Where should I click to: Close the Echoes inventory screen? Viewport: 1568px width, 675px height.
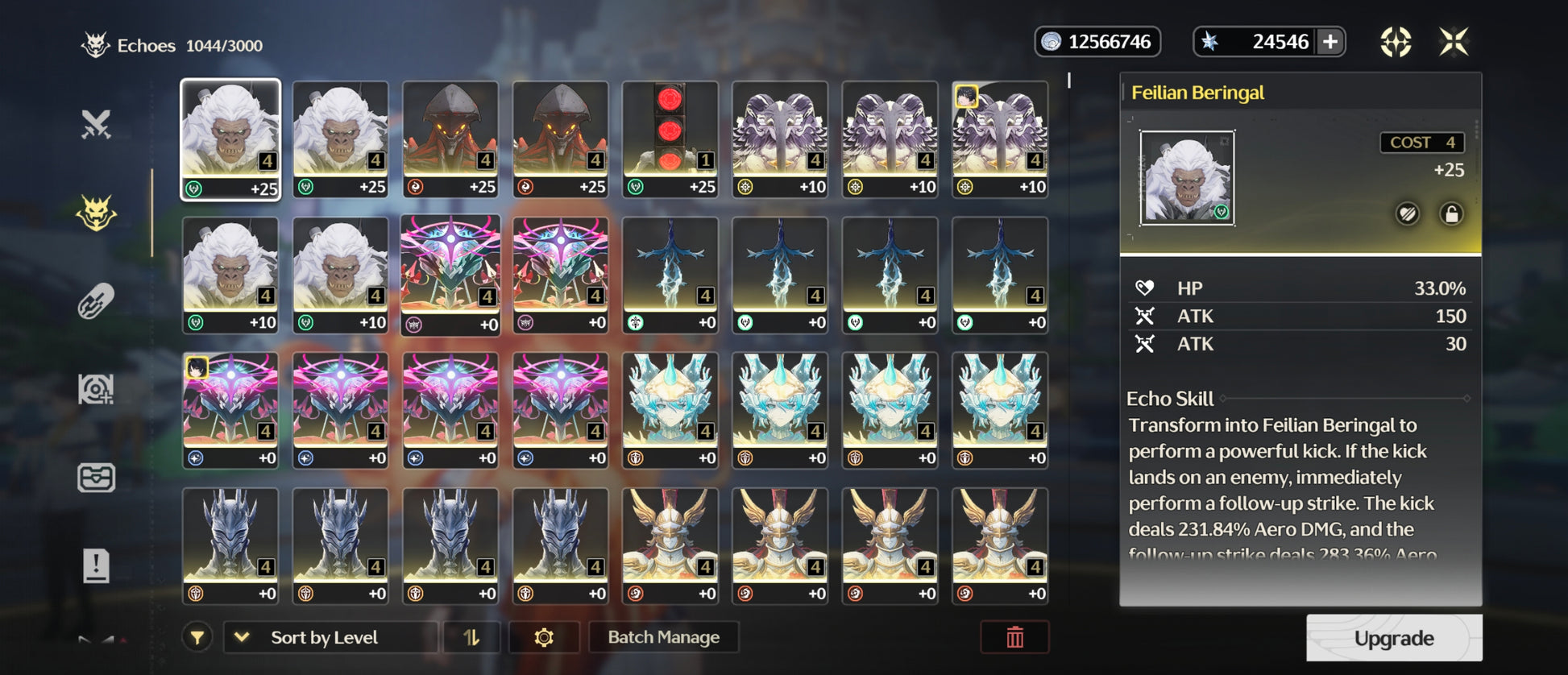1454,42
